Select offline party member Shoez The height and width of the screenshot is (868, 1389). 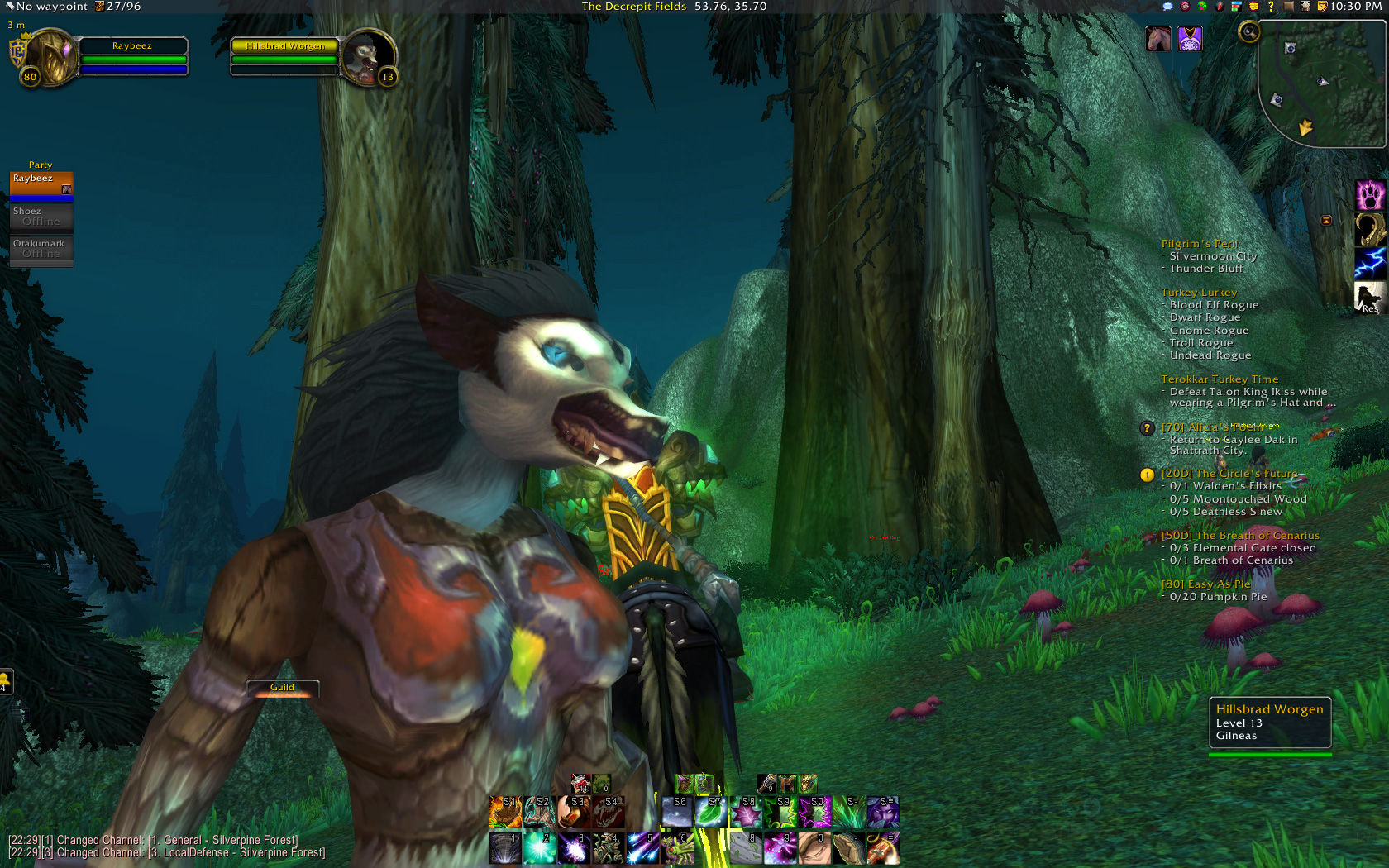[41, 217]
